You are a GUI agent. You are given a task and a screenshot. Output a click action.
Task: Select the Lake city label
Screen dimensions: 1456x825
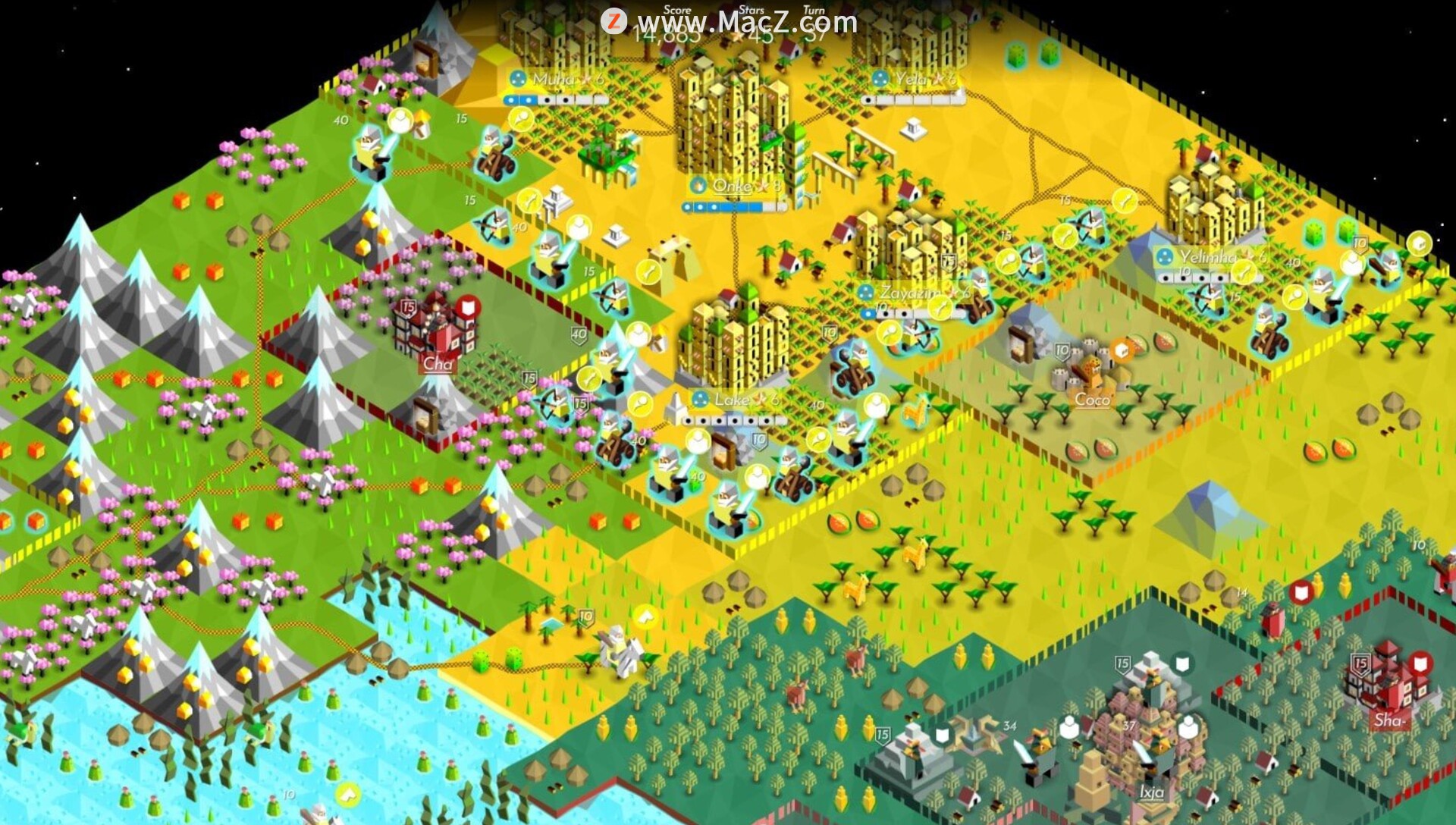point(734,399)
